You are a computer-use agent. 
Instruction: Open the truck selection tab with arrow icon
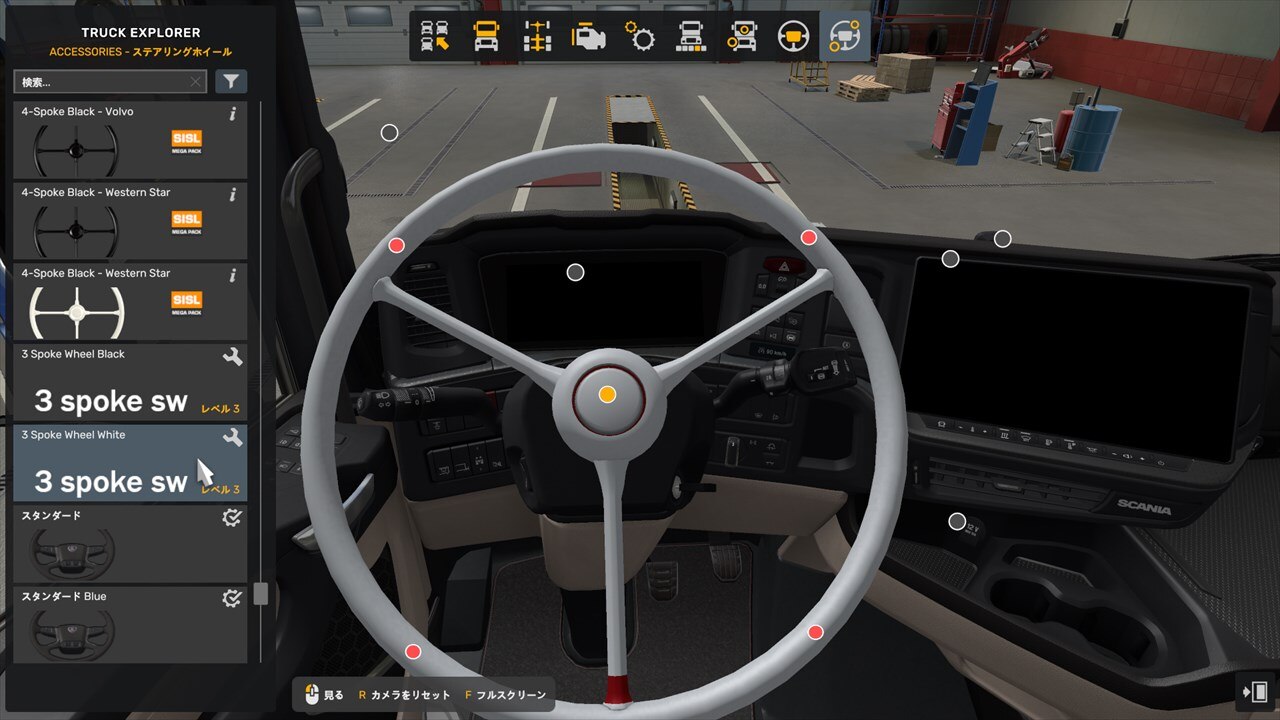pos(435,37)
